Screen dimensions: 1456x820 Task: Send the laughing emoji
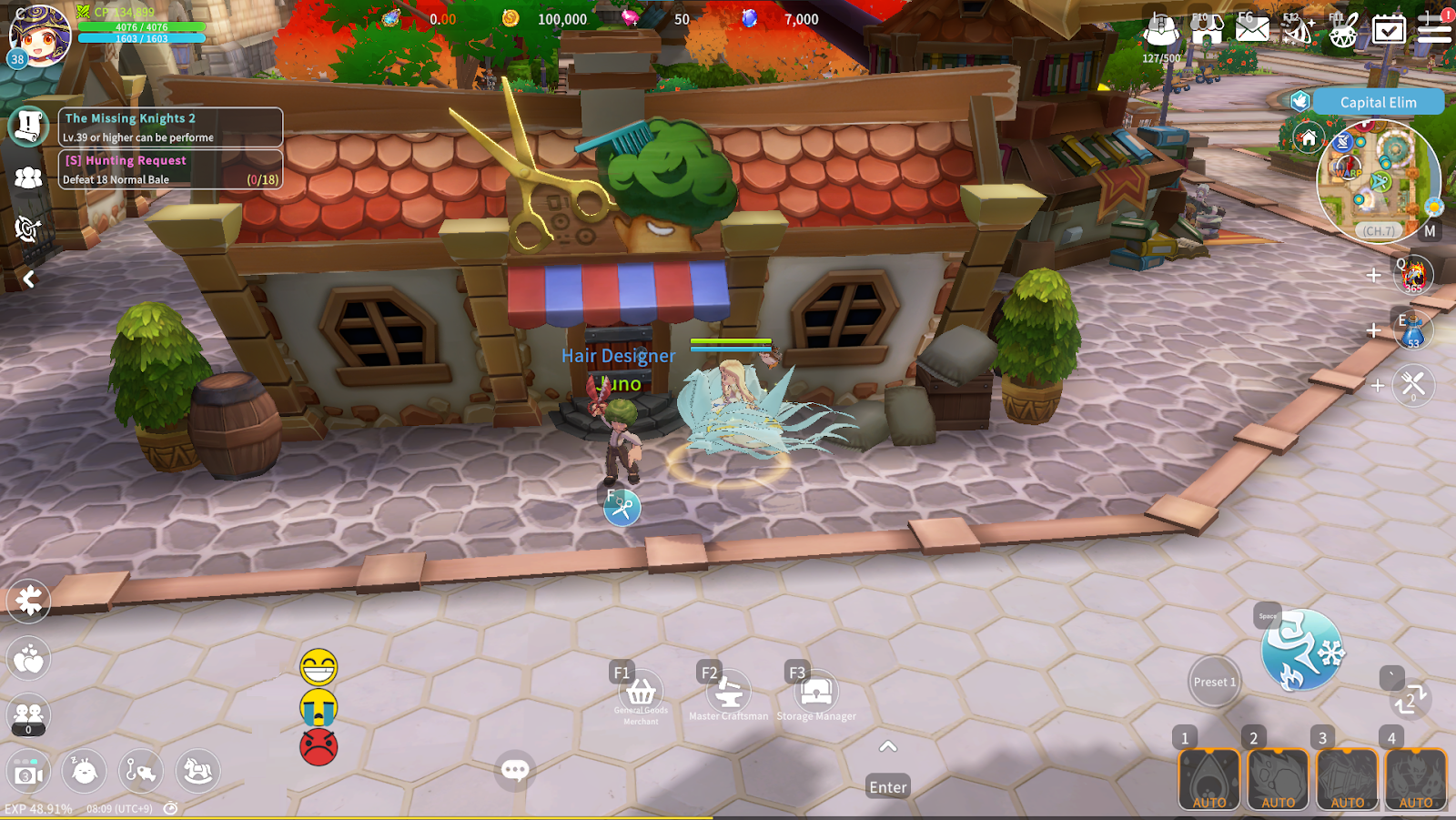coord(318,668)
